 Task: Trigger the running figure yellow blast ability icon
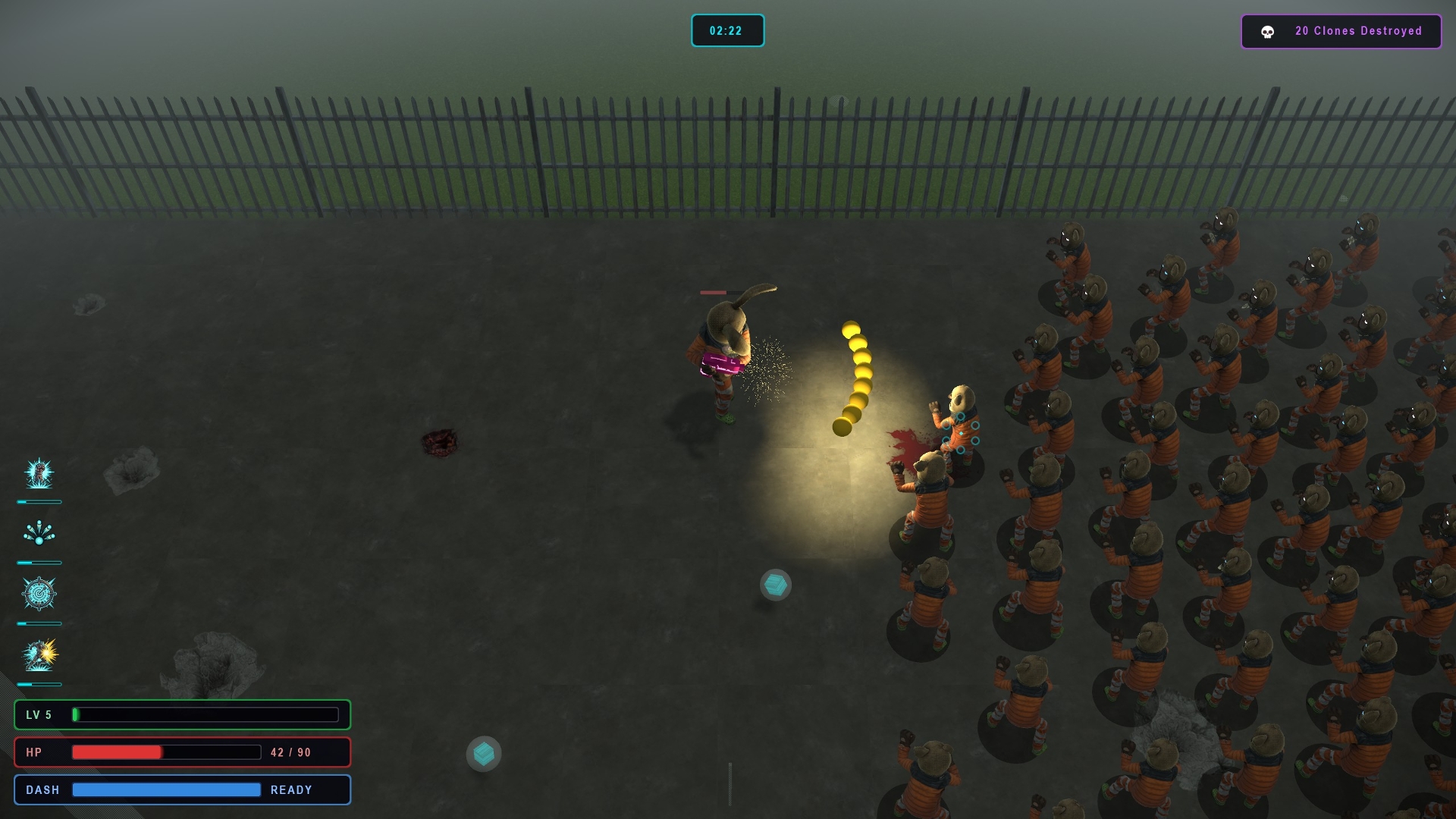[39, 655]
